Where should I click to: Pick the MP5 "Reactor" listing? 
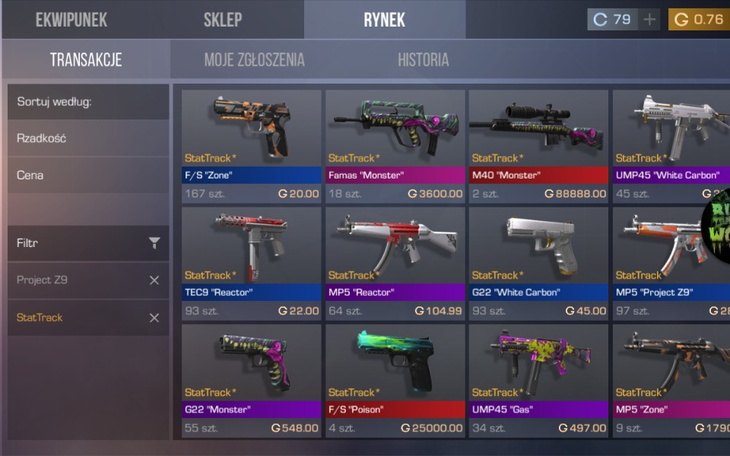(395, 262)
